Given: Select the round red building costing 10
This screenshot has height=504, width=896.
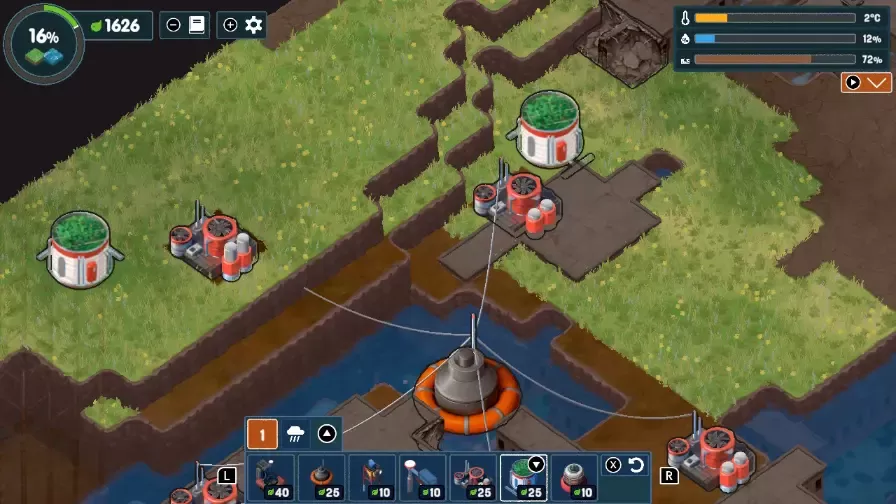Looking at the screenshot, I should click(574, 477).
